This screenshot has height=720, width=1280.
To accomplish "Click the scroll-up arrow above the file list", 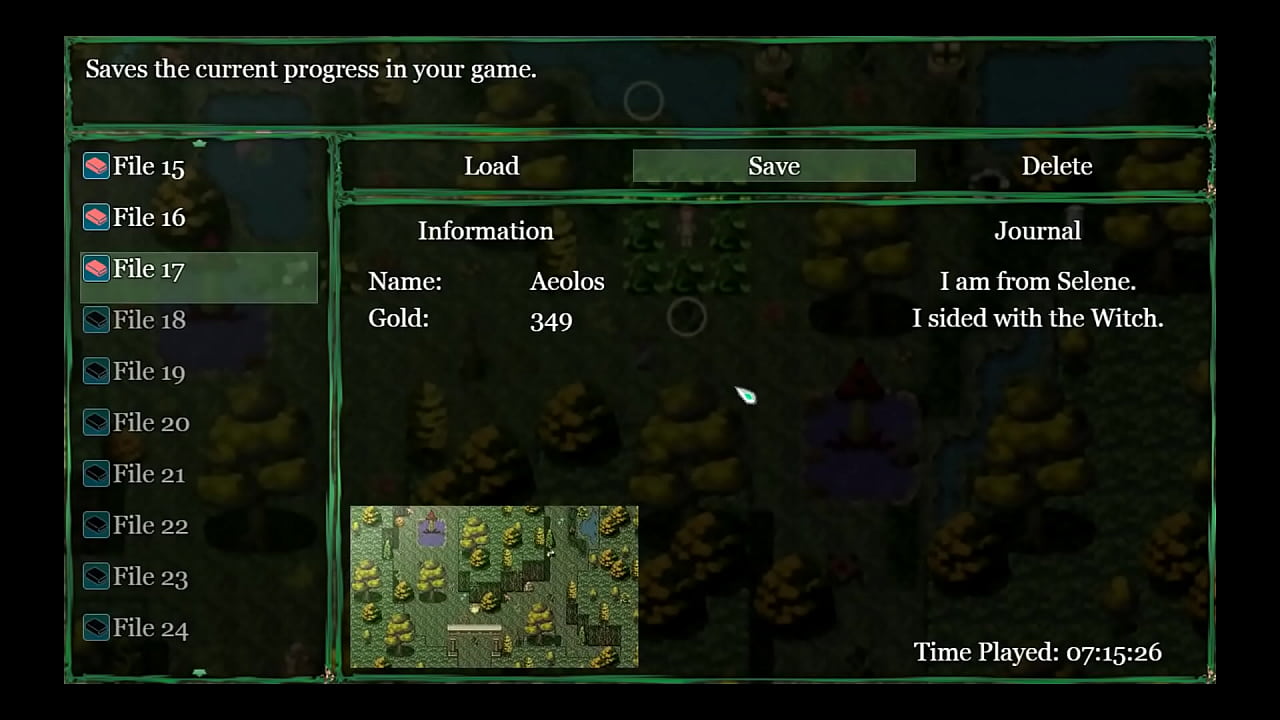I will coord(199,143).
